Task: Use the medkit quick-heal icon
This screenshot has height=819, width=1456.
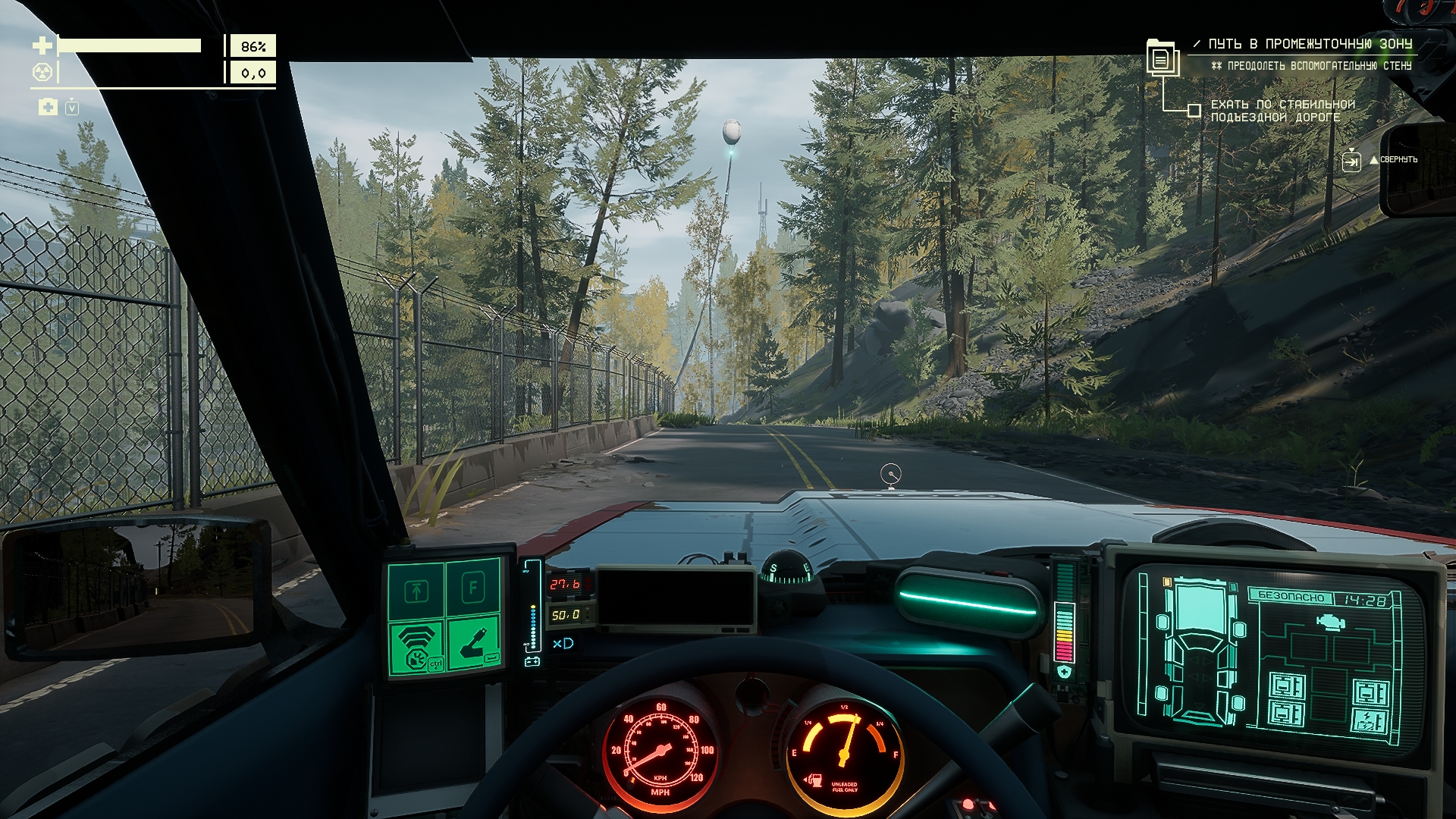Action: click(48, 107)
